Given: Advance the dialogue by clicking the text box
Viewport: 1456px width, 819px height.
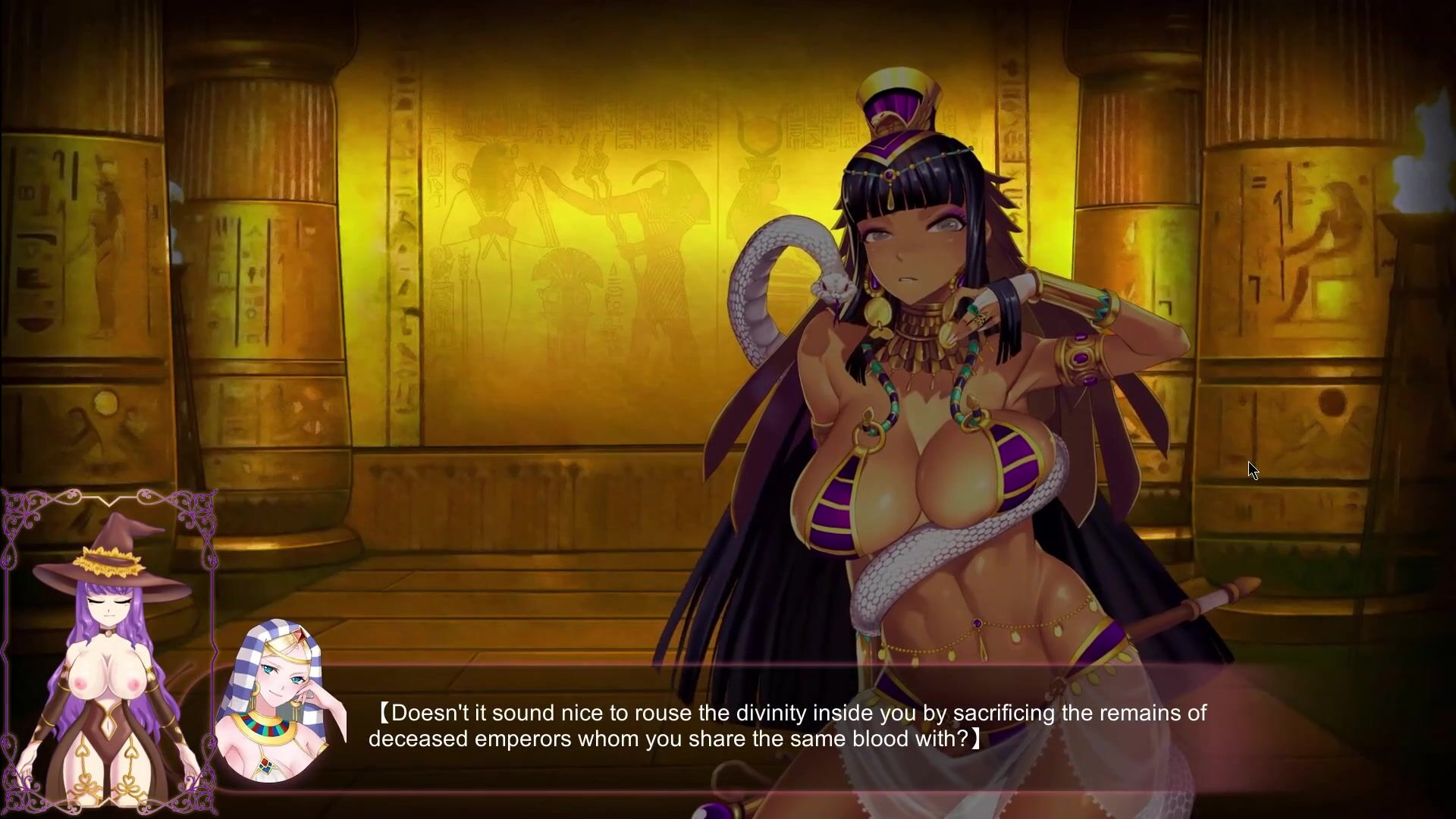Looking at the screenshot, I should [789, 726].
